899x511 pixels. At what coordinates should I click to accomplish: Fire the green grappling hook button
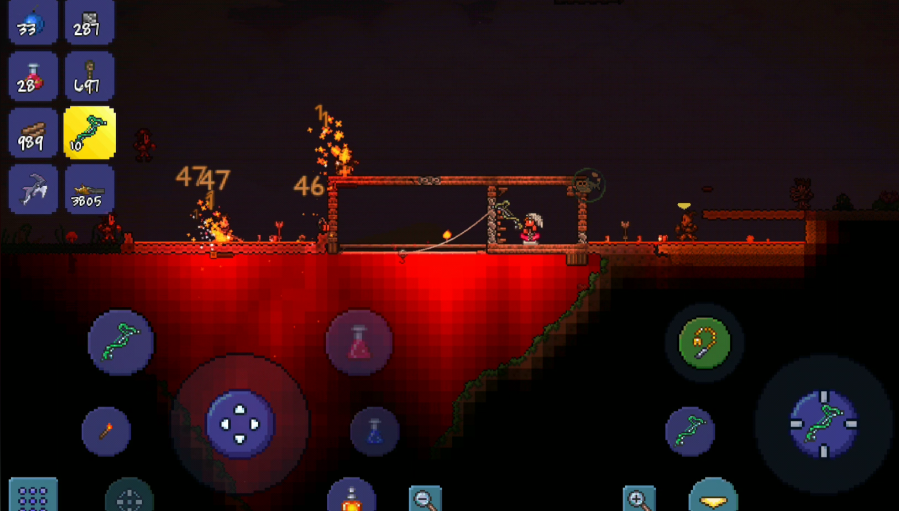click(704, 343)
